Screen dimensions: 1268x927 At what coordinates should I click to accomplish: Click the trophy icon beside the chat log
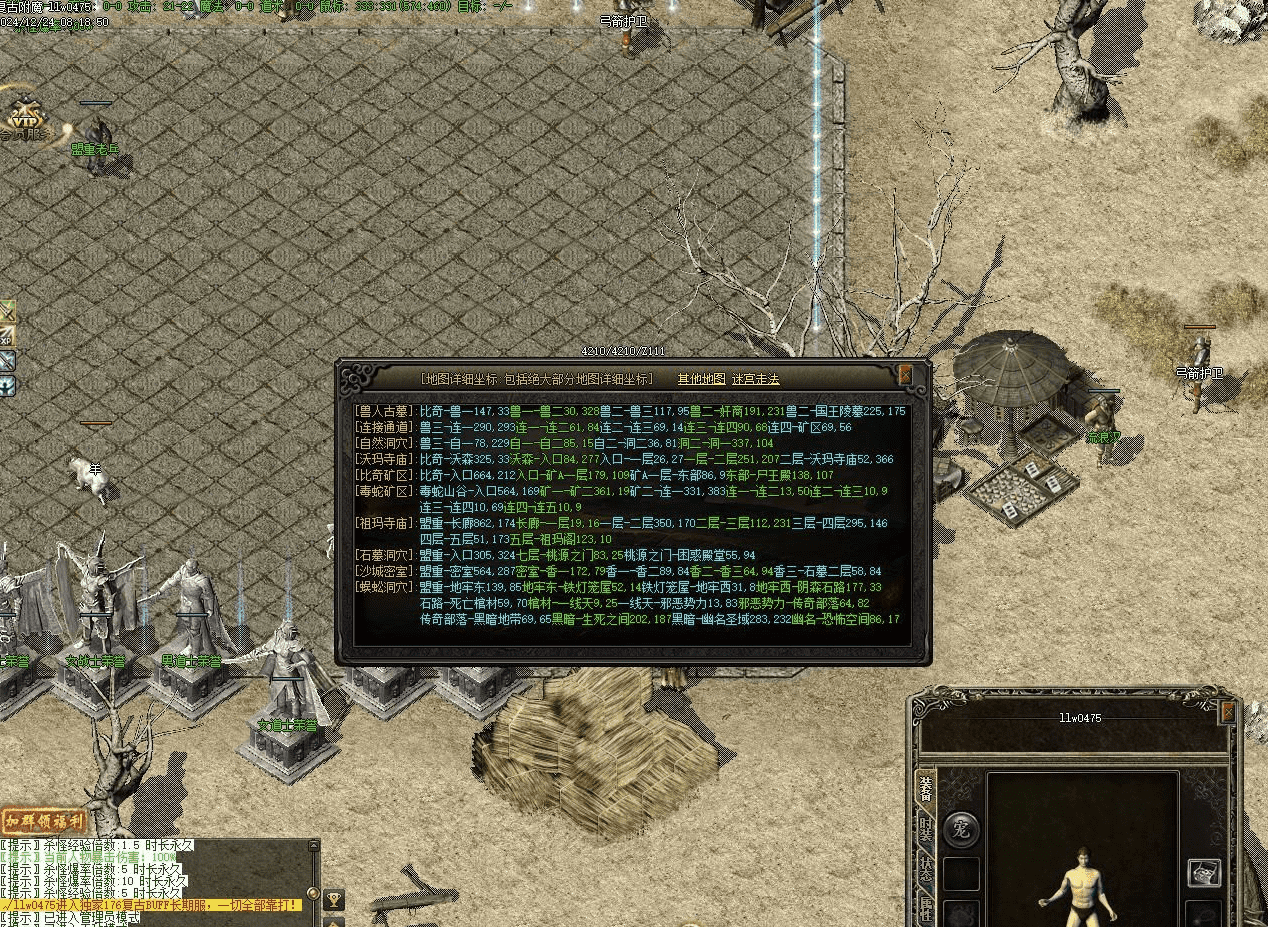coord(334,900)
